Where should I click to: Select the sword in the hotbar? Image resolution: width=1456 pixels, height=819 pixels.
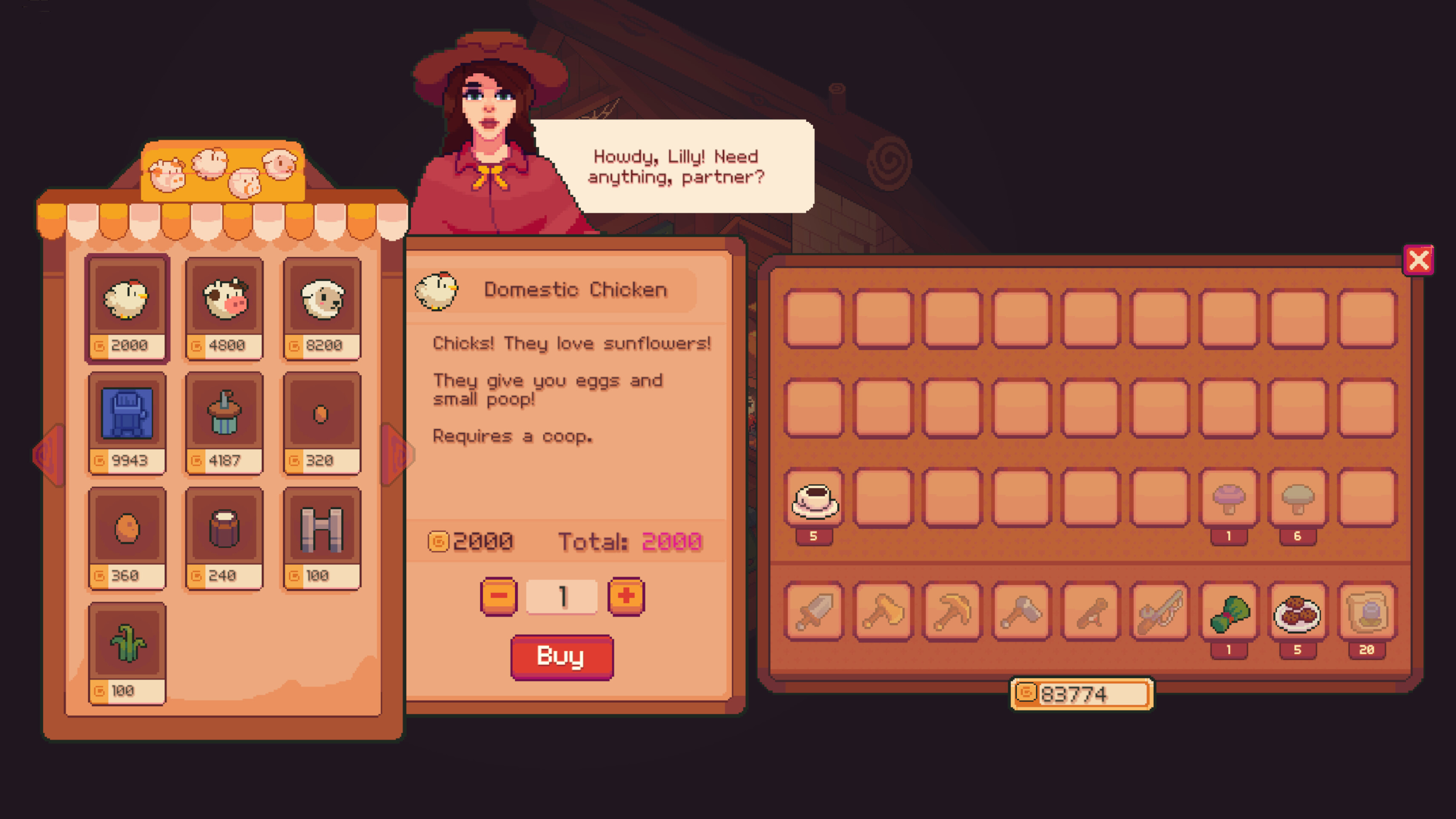(x=814, y=613)
